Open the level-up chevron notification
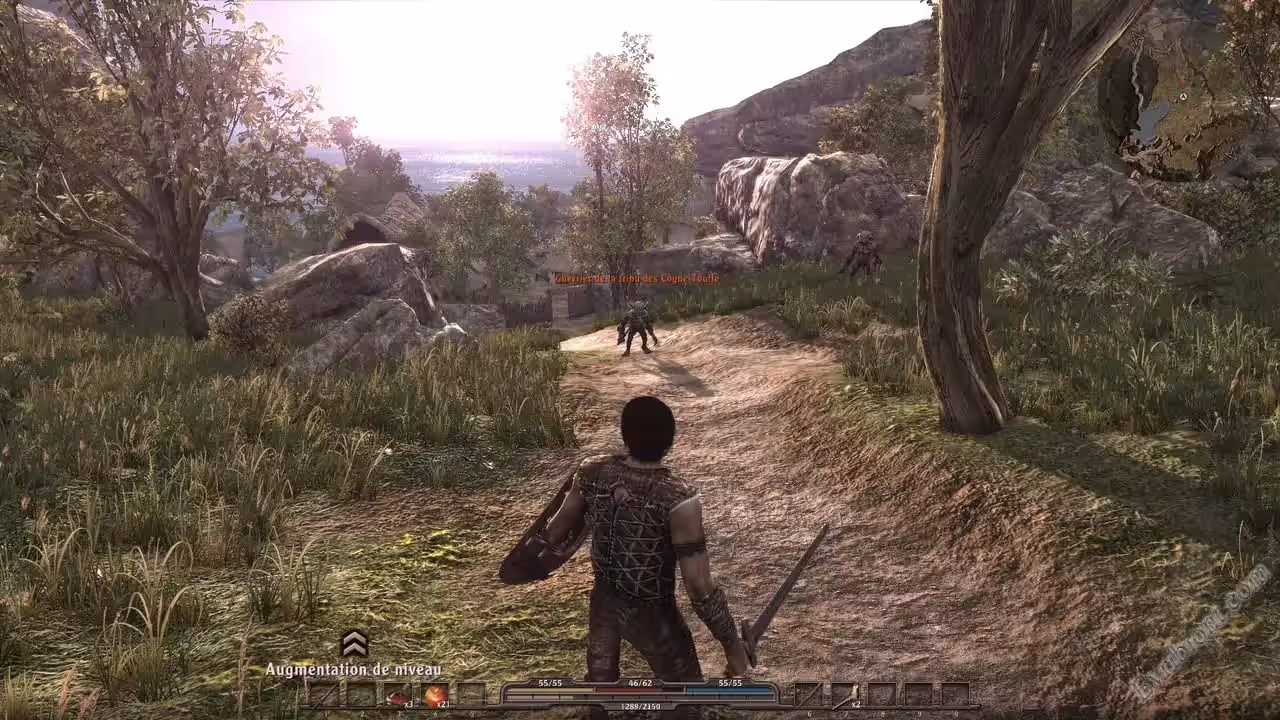Image resolution: width=1280 pixels, height=720 pixels. [354, 643]
